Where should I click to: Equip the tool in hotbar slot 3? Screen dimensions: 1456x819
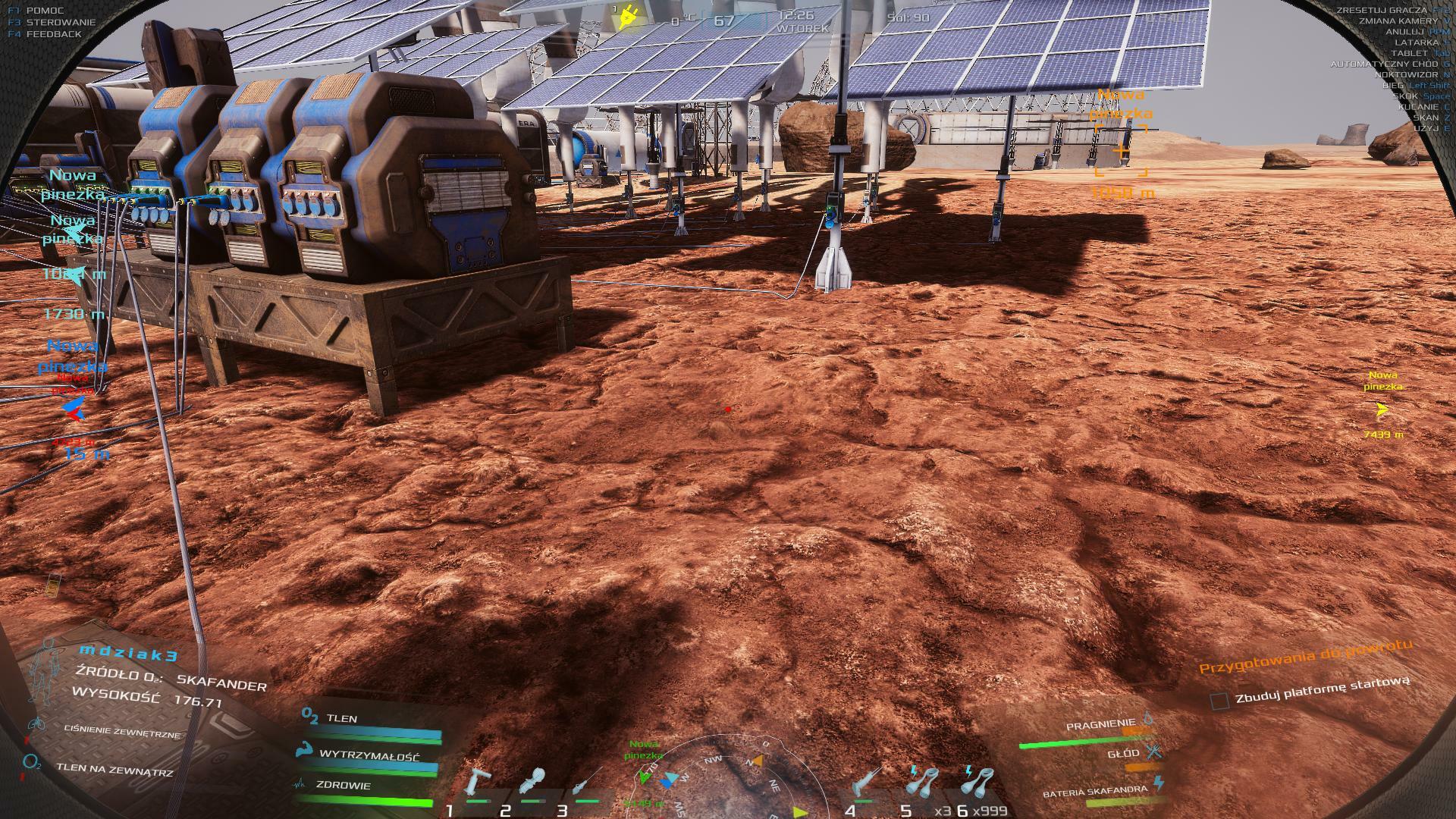(x=587, y=784)
